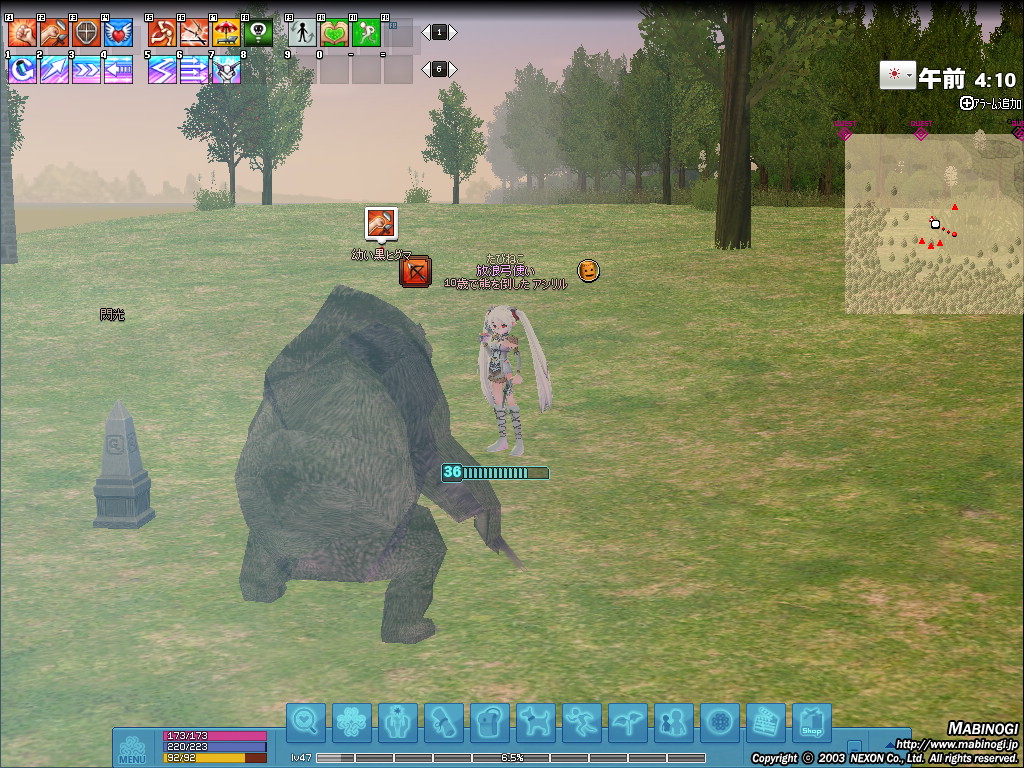Open the two-person friends icon
Viewport: 1024px width, 768px height.
[x=674, y=722]
